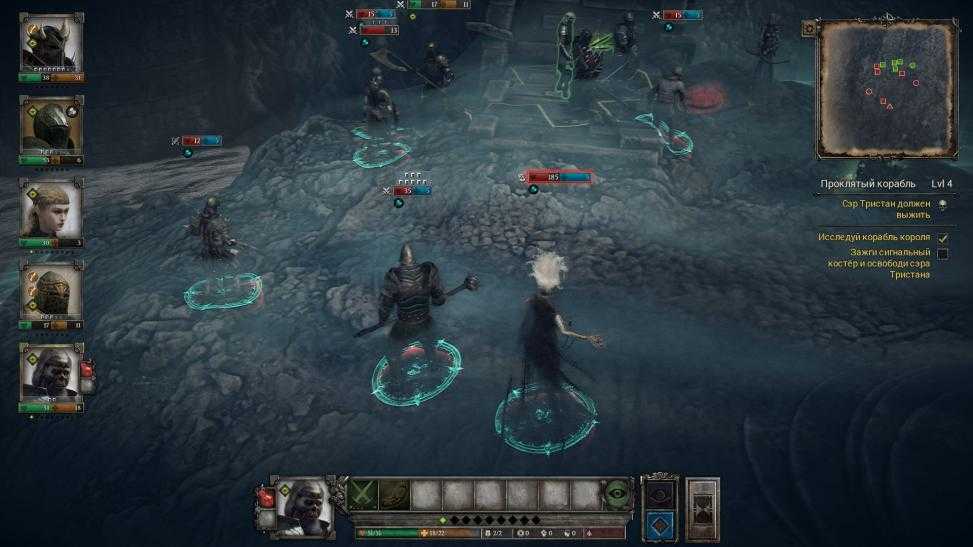Toggle the green eye overwatch button

617,494
